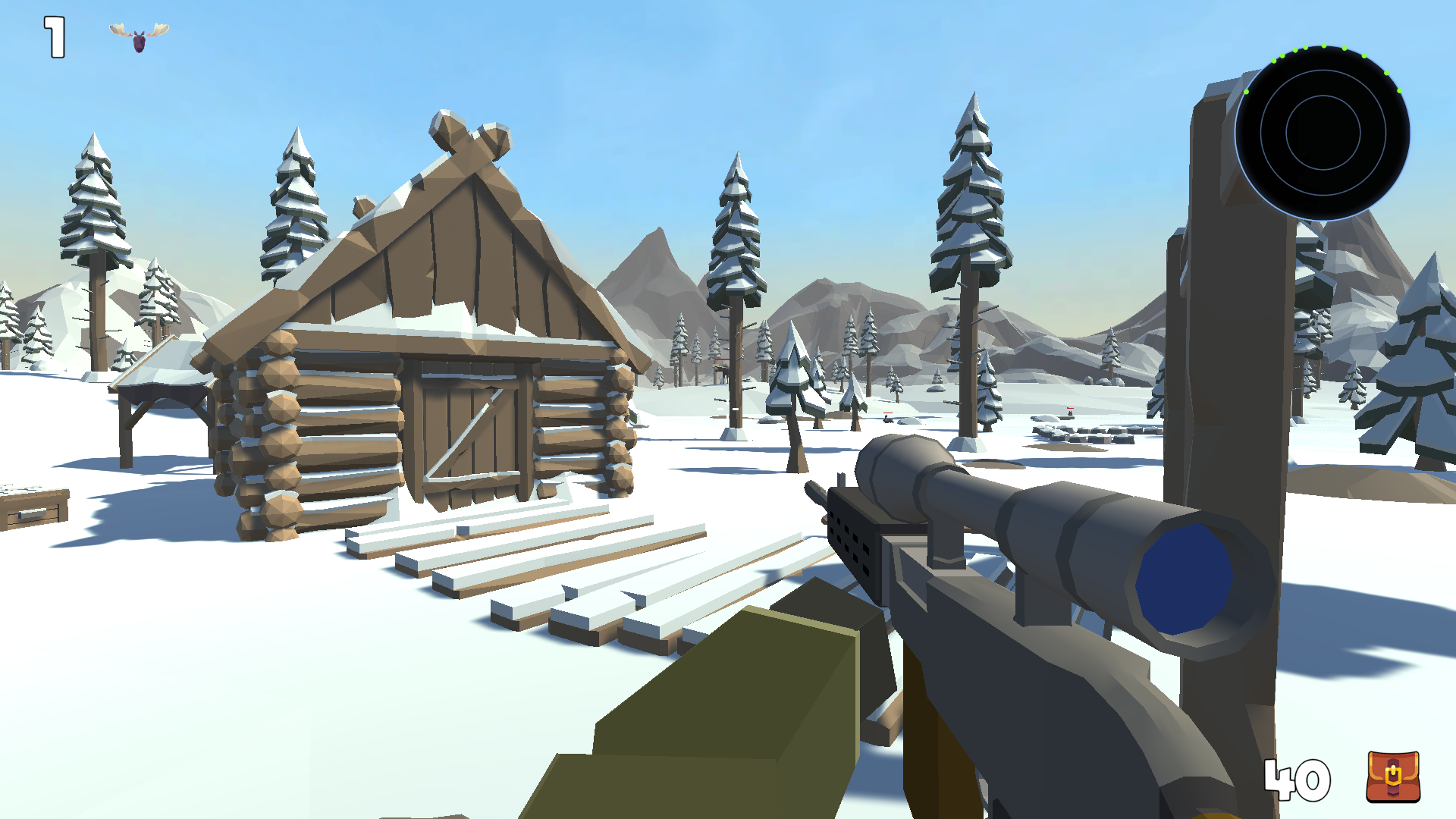Click the center of the radar display
1456x819 pixels.
coord(1323,133)
